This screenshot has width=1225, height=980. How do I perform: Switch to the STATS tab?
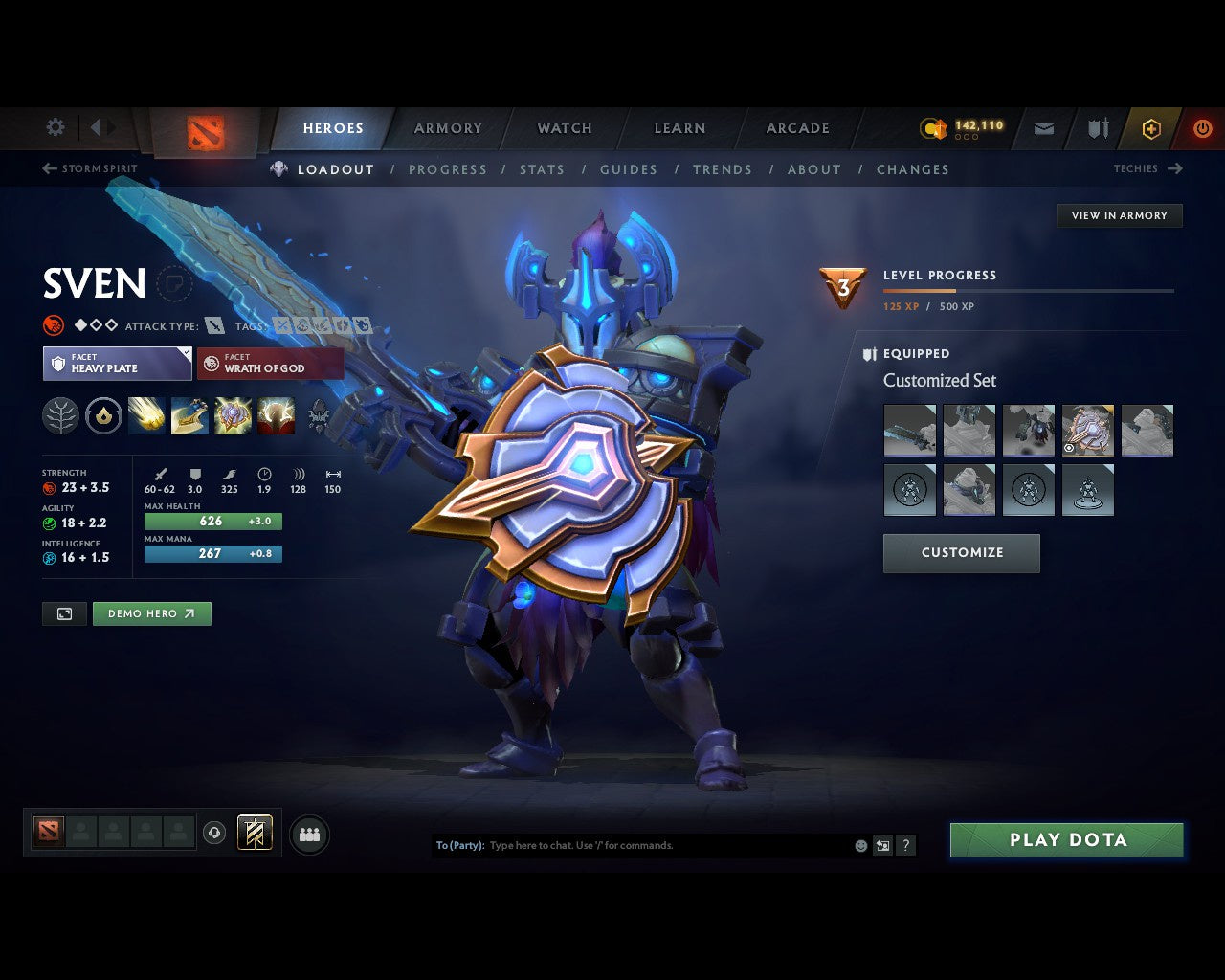[x=542, y=169]
